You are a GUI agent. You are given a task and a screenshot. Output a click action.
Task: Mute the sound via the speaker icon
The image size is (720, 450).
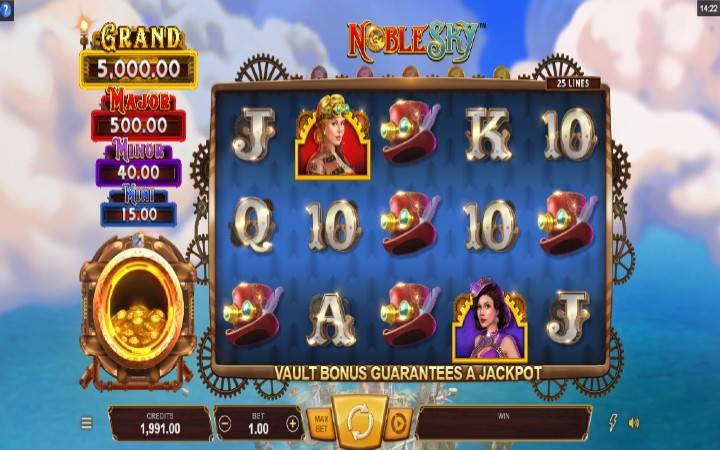click(x=634, y=423)
